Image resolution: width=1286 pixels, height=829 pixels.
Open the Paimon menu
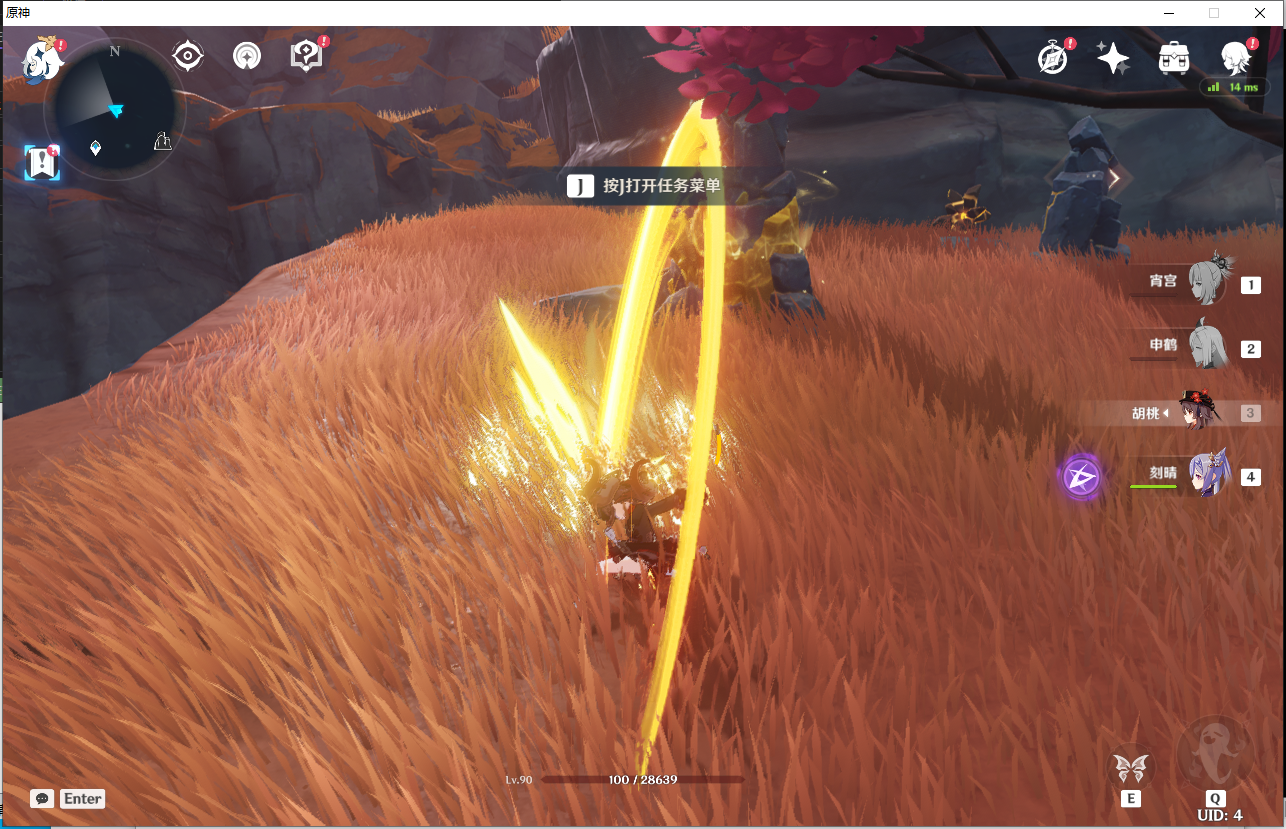(44, 58)
